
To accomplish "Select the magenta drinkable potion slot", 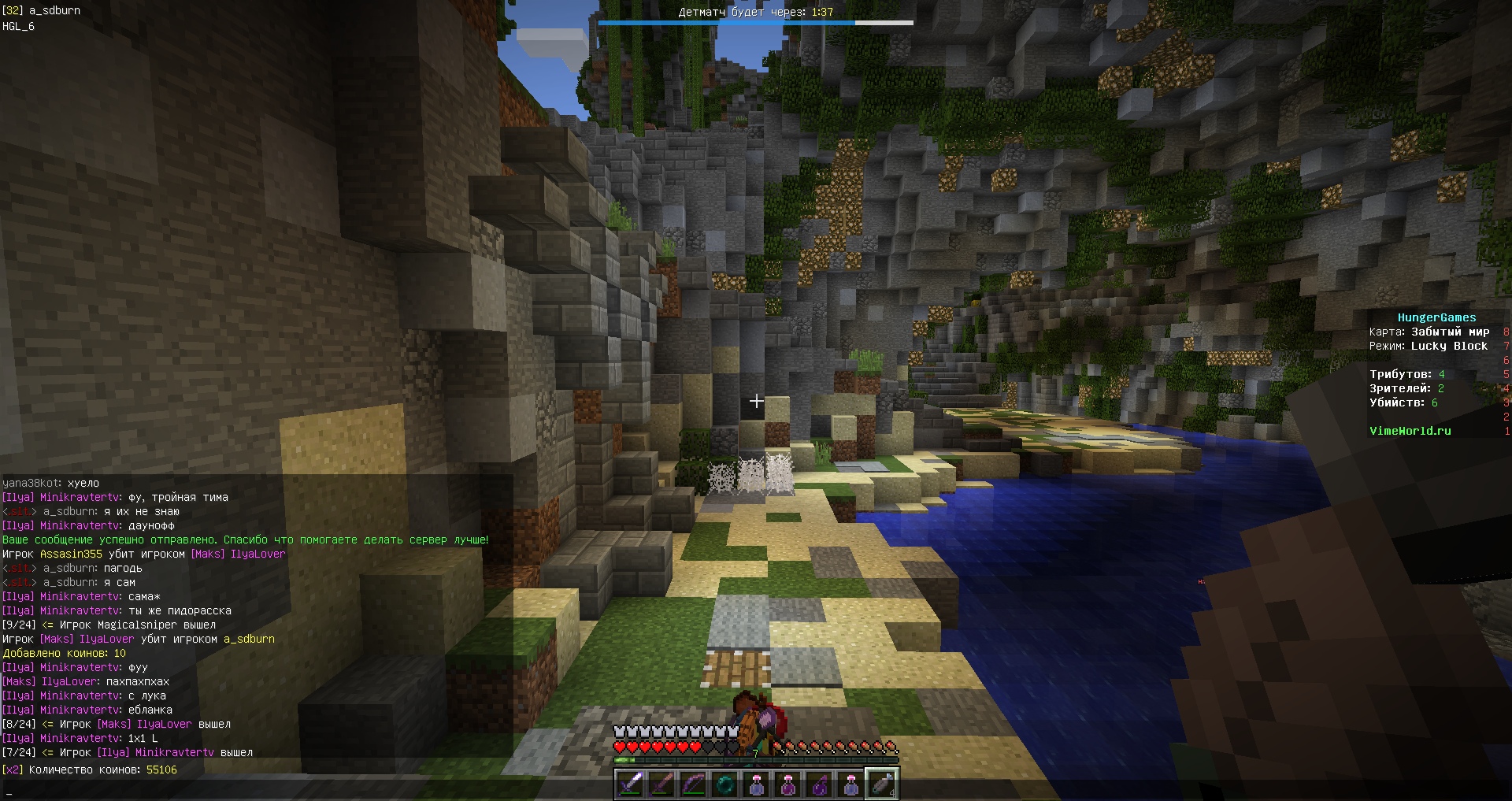I will click(787, 784).
